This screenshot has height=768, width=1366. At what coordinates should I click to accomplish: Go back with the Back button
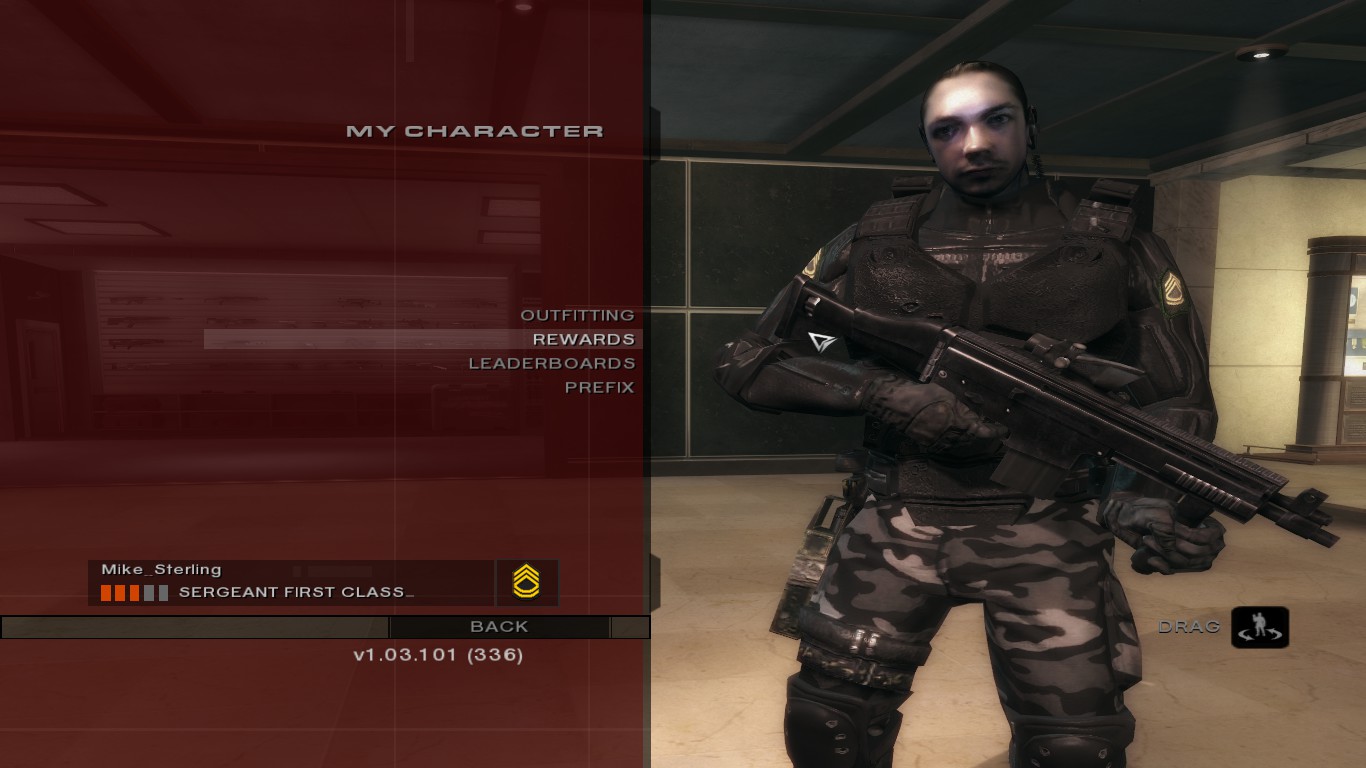[x=499, y=627]
